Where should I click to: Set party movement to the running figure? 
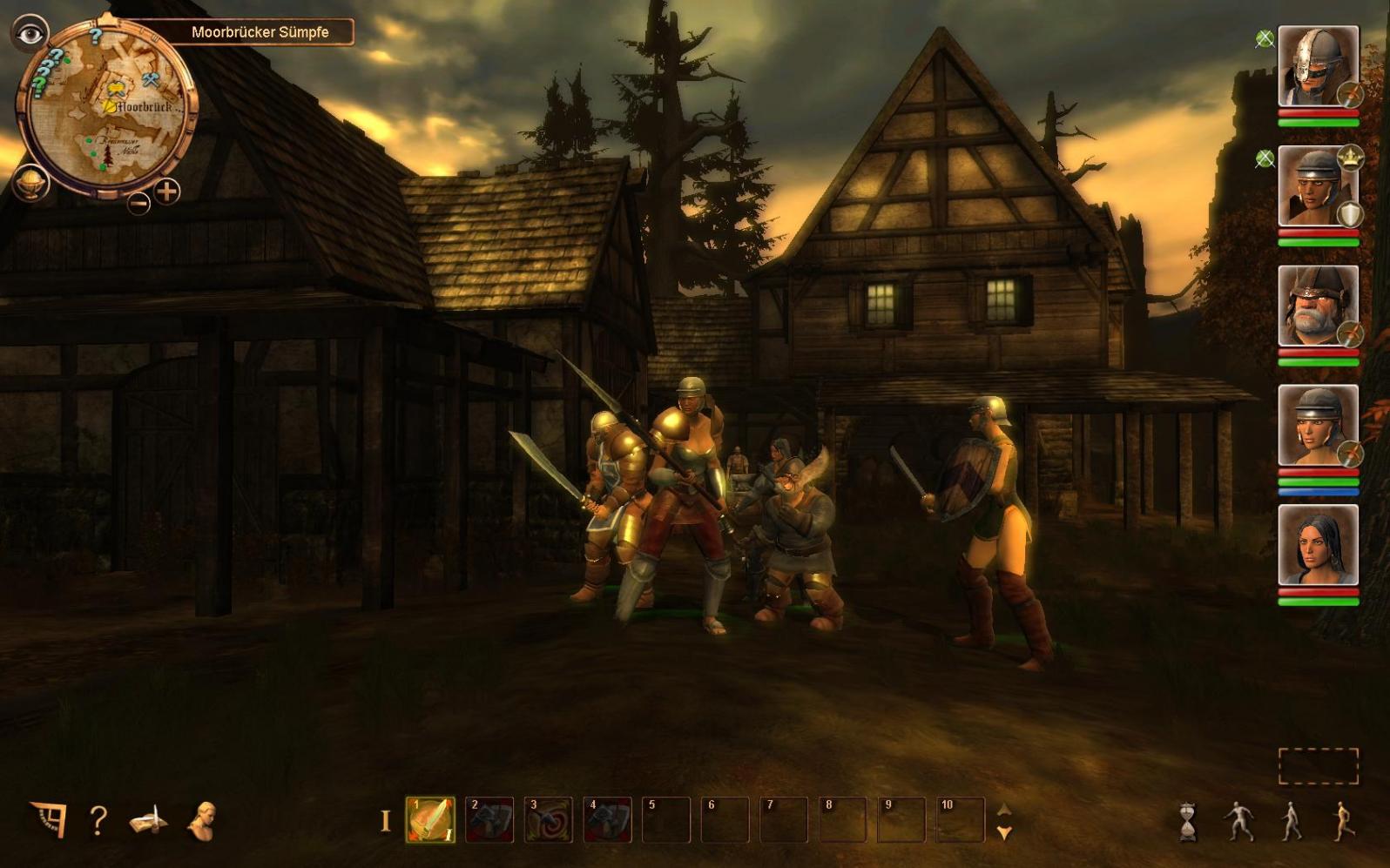(x=1344, y=820)
